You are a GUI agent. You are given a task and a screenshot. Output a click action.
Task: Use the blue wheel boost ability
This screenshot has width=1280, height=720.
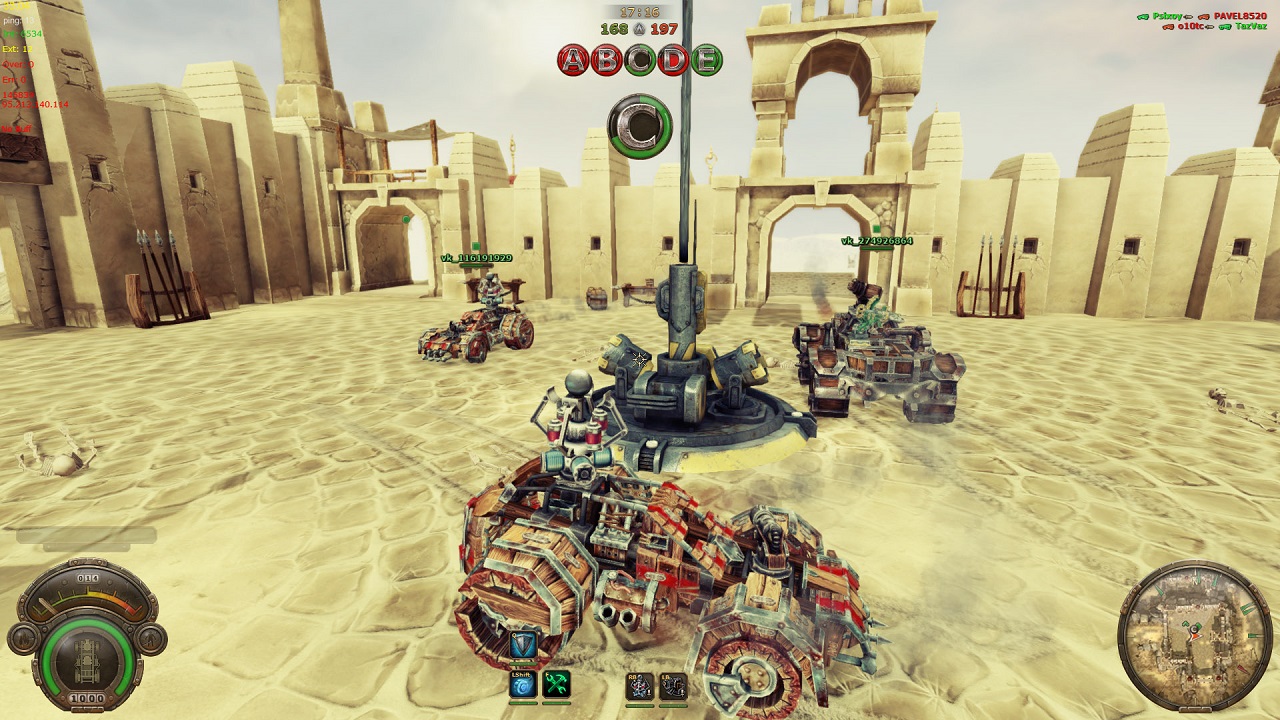[523, 685]
